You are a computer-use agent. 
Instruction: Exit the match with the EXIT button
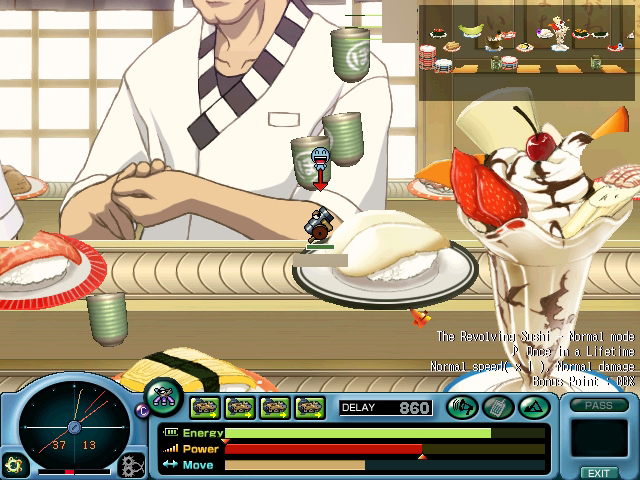(x=598, y=472)
